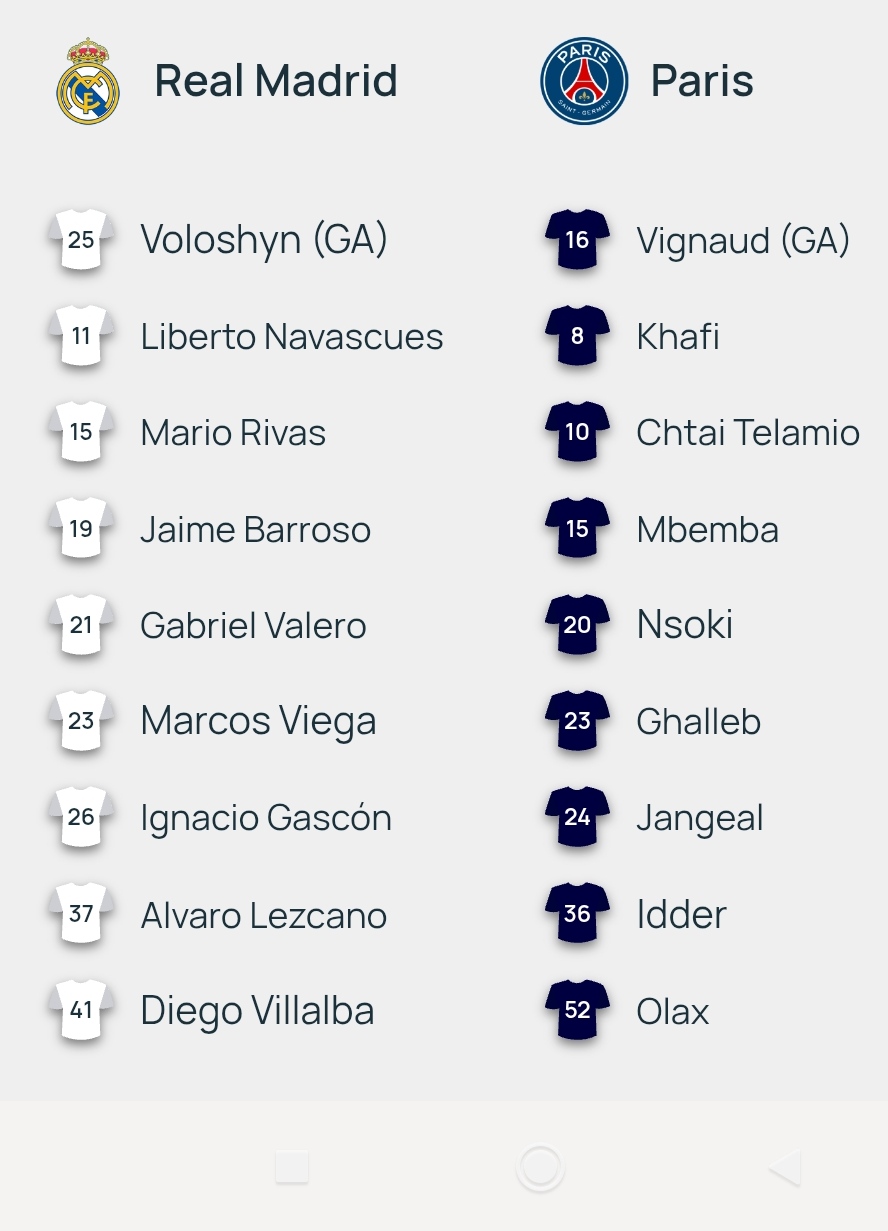Choose Marcos Viega number 23
The image size is (888, 1231).
click(258, 721)
